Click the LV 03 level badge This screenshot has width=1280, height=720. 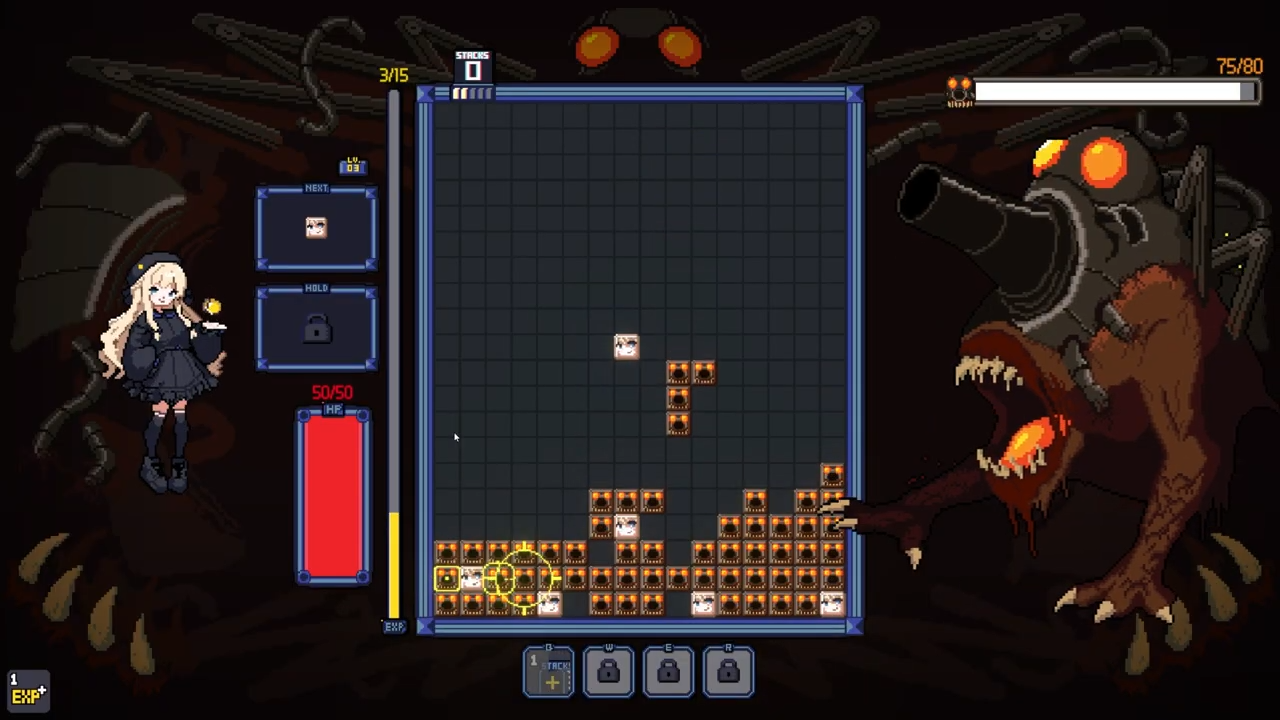[353, 166]
